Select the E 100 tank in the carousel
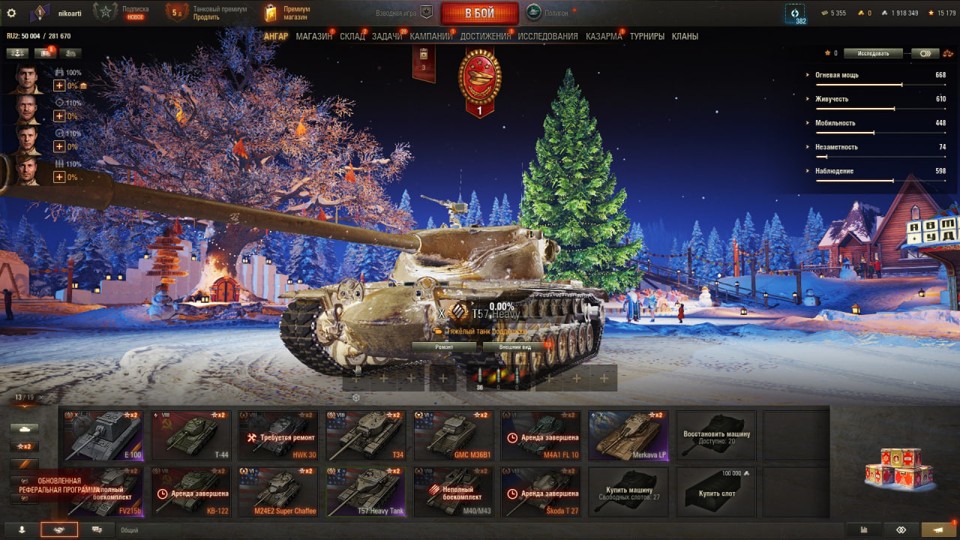The image size is (960, 540). [x=101, y=435]
